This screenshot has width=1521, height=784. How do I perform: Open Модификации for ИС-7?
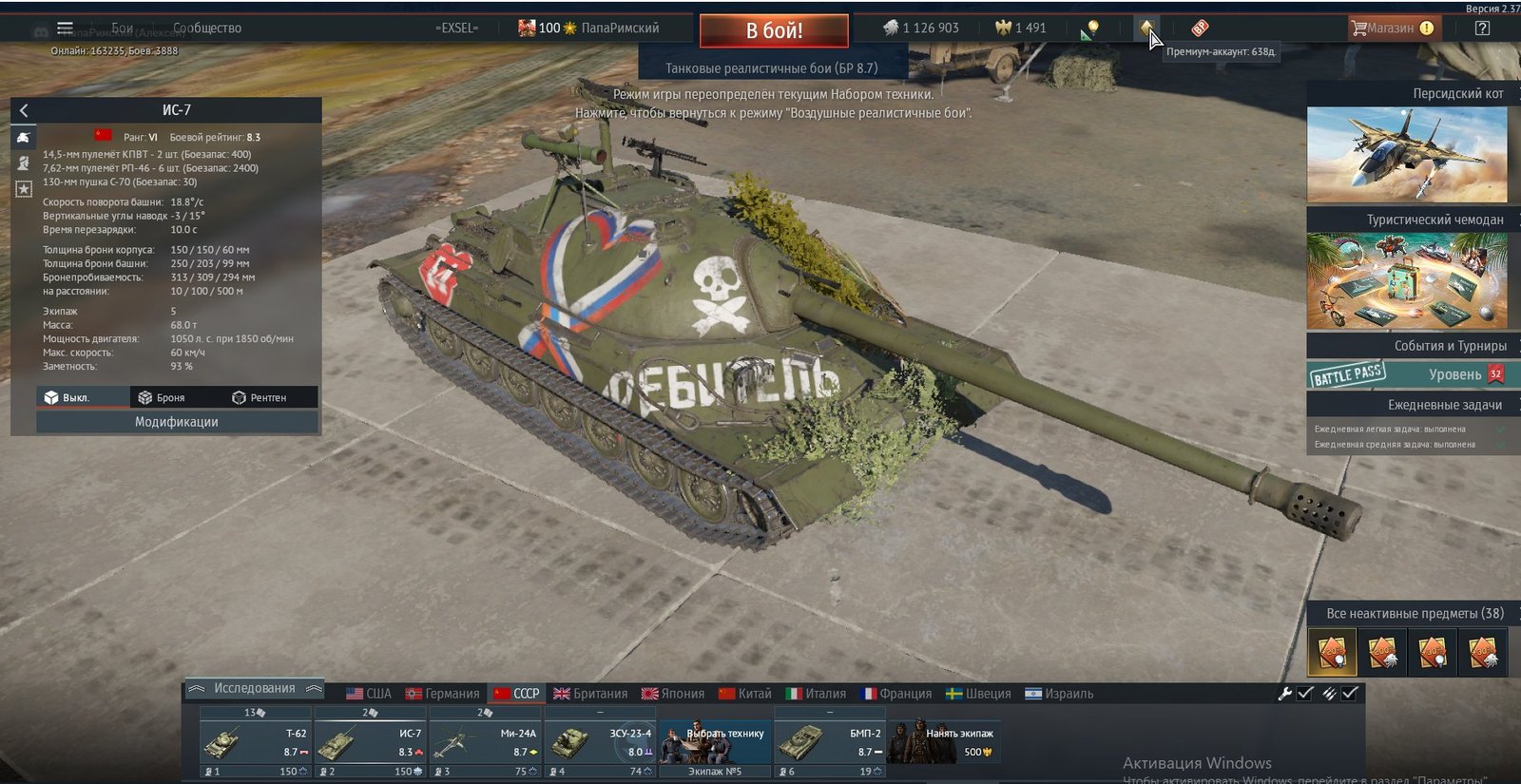pyautogui.click(x=177, y=422)
